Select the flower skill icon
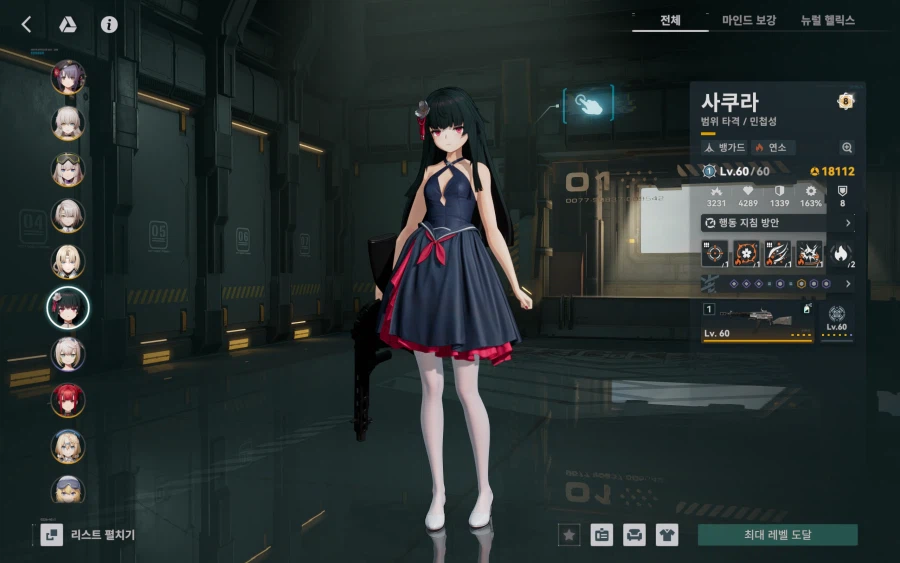This screenshot has height=563, width=900. [746, 254]
